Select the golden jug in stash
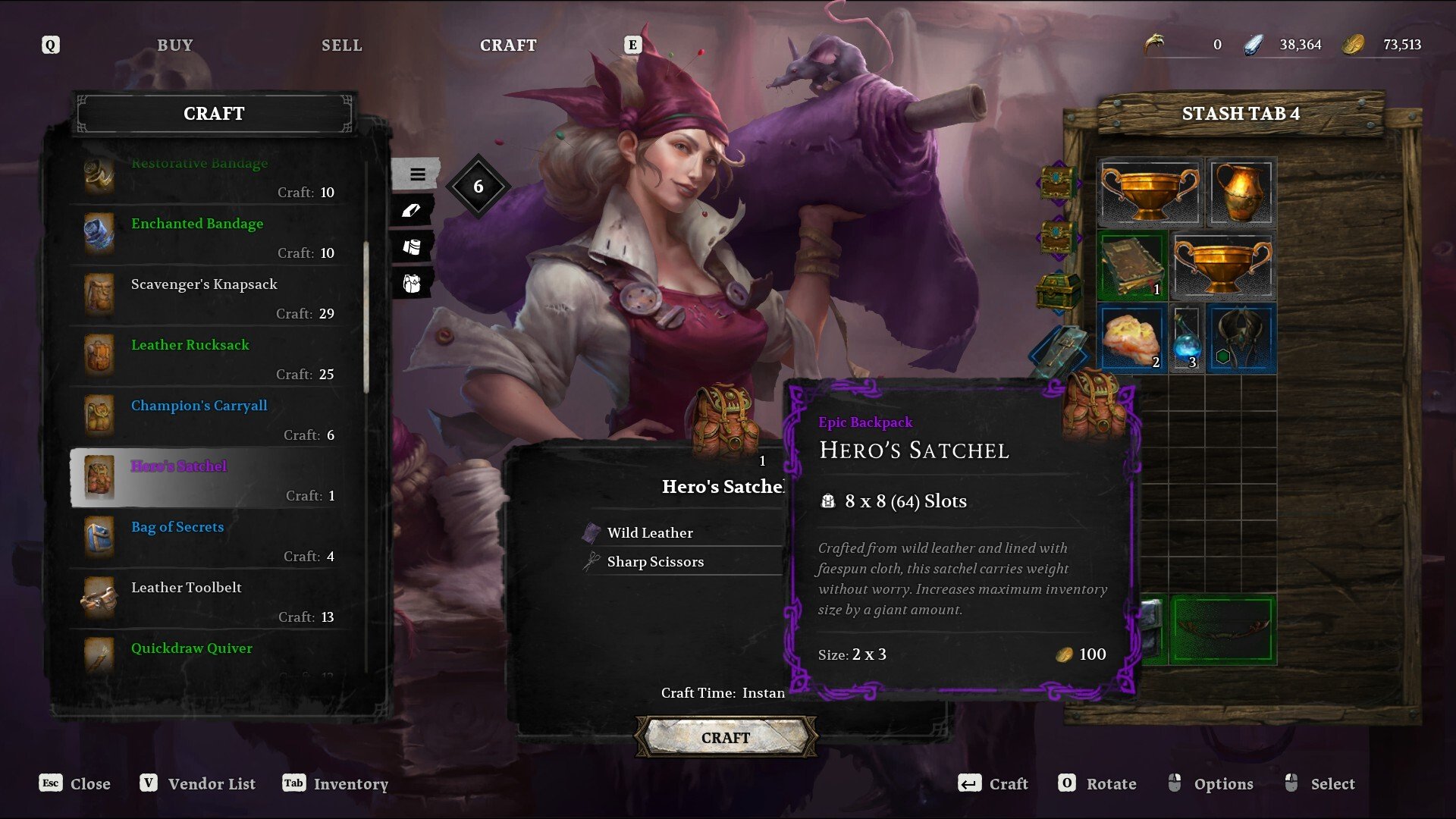This screenshot has width=1456, height=819. (1241, 193)
